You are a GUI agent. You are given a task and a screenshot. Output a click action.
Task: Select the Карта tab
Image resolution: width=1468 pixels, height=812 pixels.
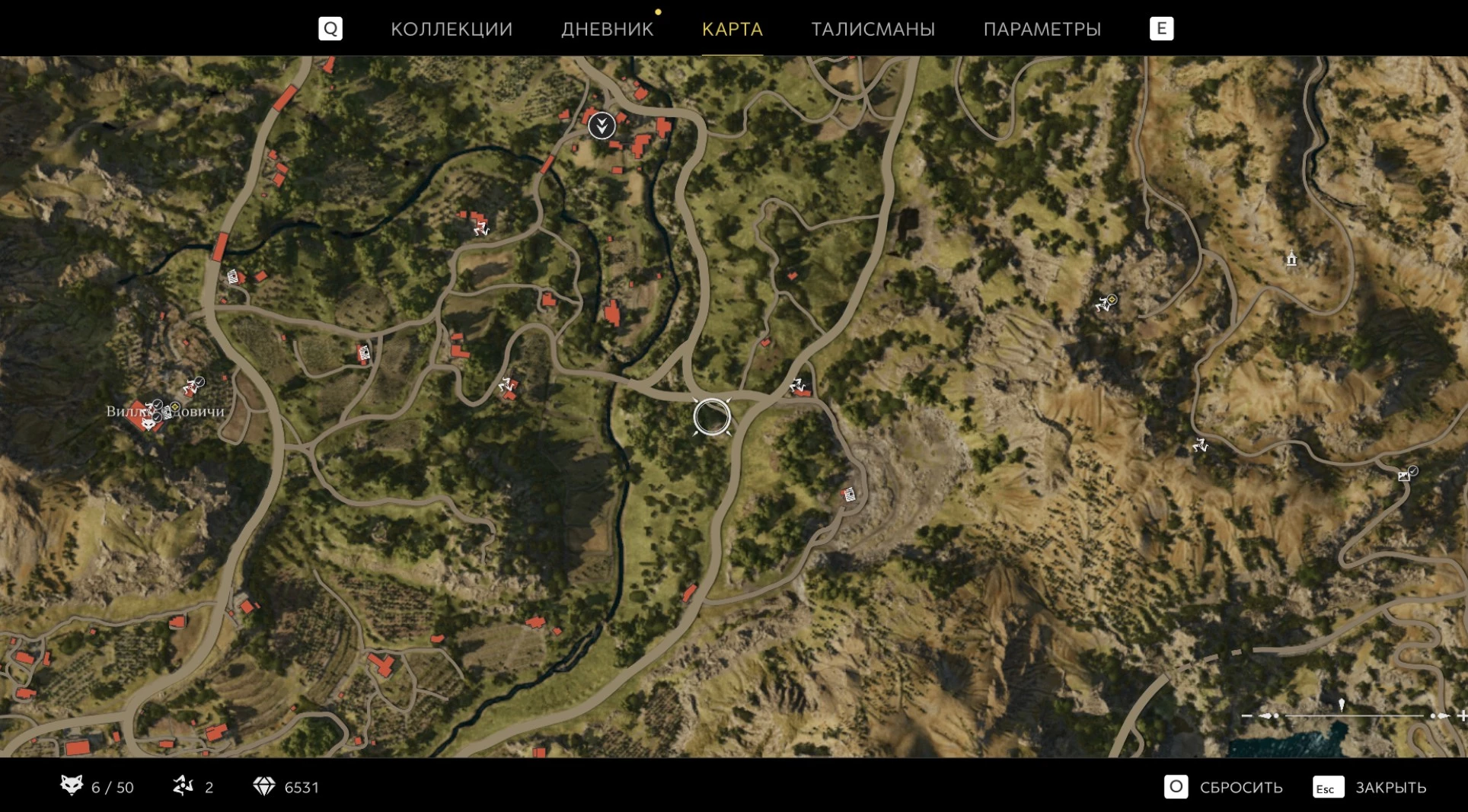click(732, 29)
